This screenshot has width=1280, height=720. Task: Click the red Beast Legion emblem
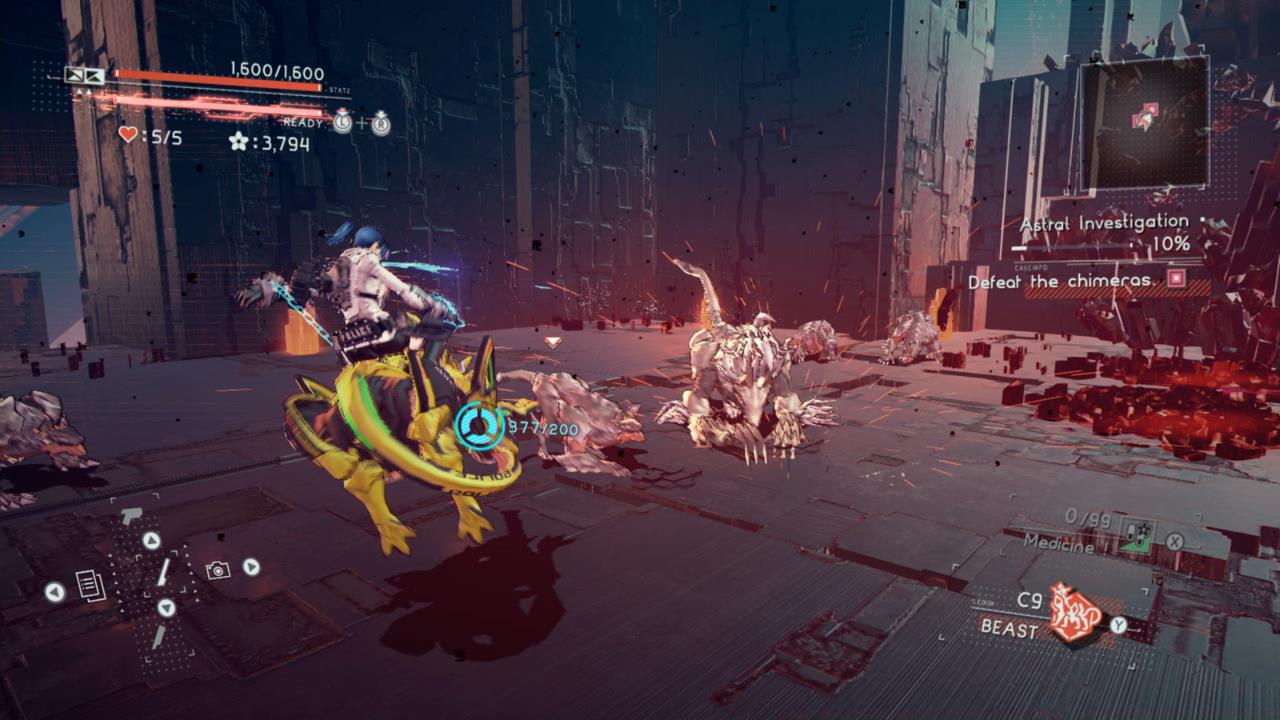click(x=1072, y=612)
